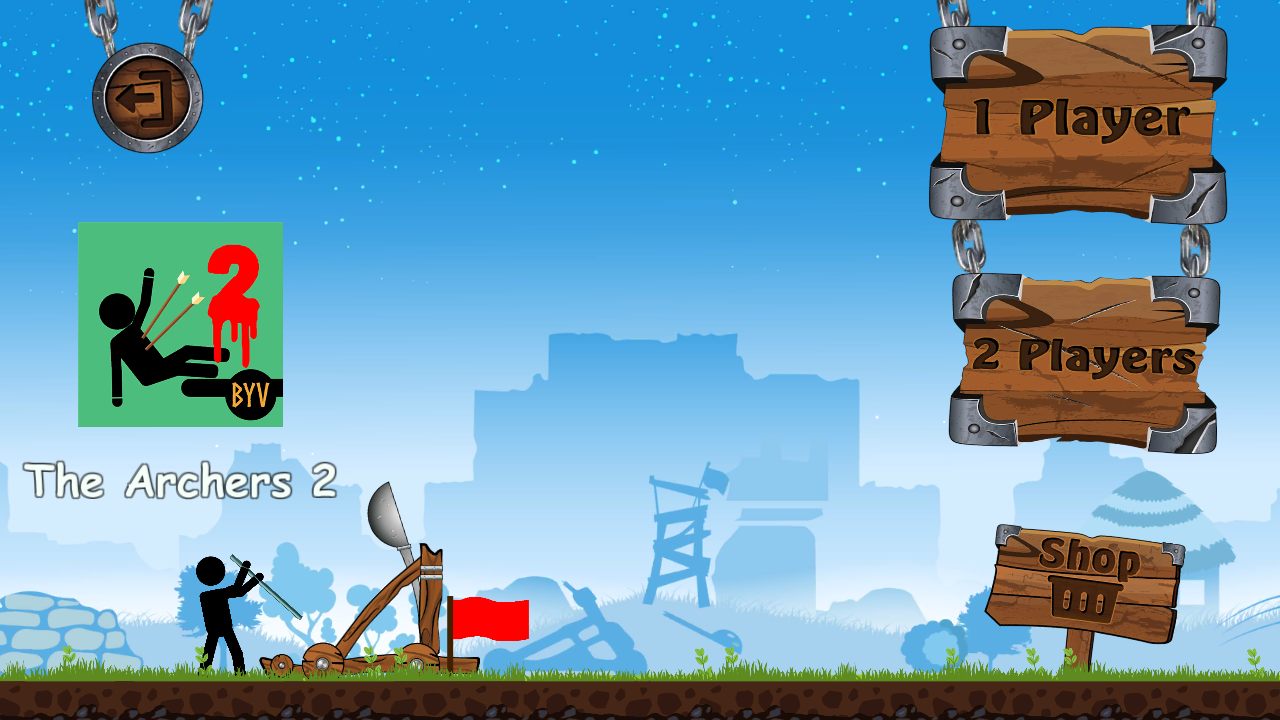Screen dimensions: 1280x720
Task: Start a 1 Player game
Action: coord(1075,115)
